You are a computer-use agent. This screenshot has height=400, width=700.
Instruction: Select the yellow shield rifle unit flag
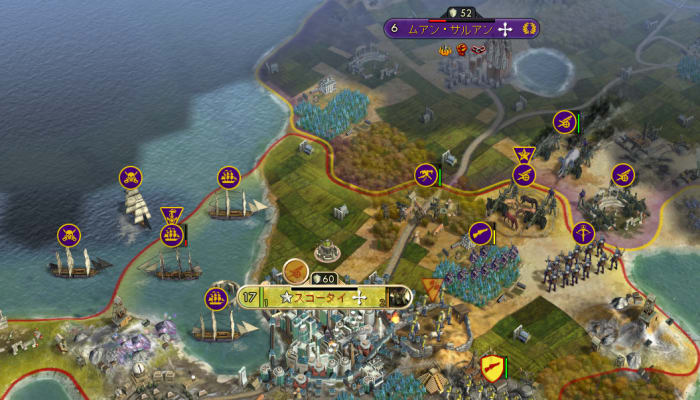pyautogui.click(x=490, y=367)
